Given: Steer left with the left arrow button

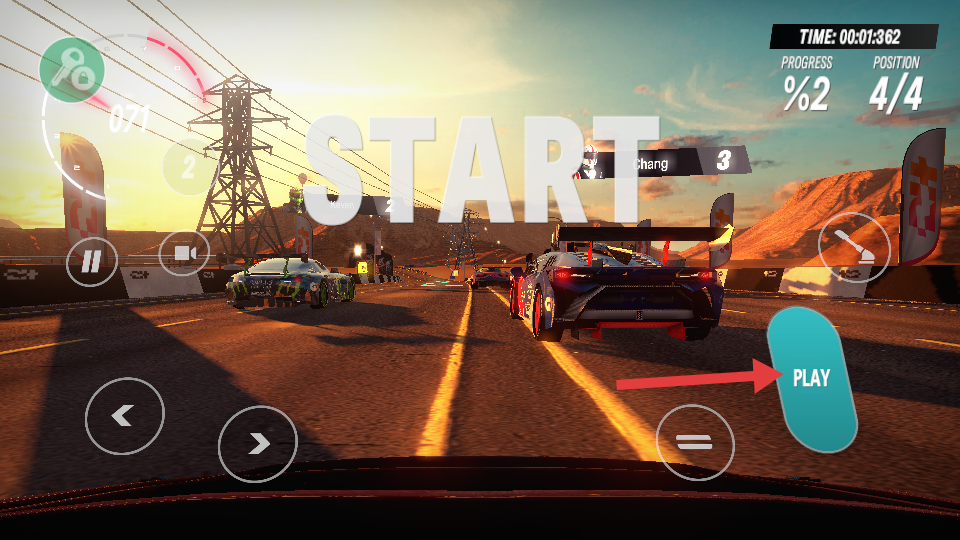Looking at the screenshot, I should pyautogui.click(x=124, y=416).
